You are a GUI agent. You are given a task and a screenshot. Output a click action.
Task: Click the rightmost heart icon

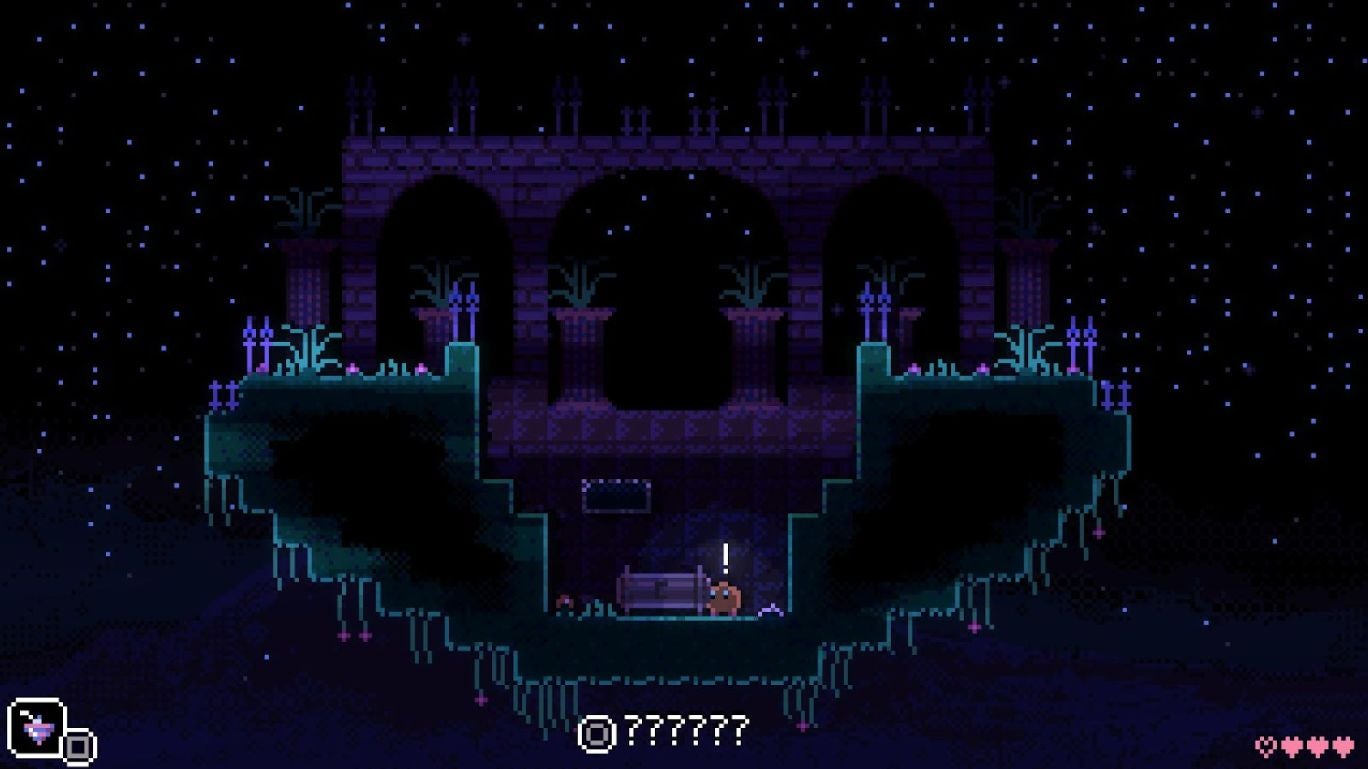1343,745
